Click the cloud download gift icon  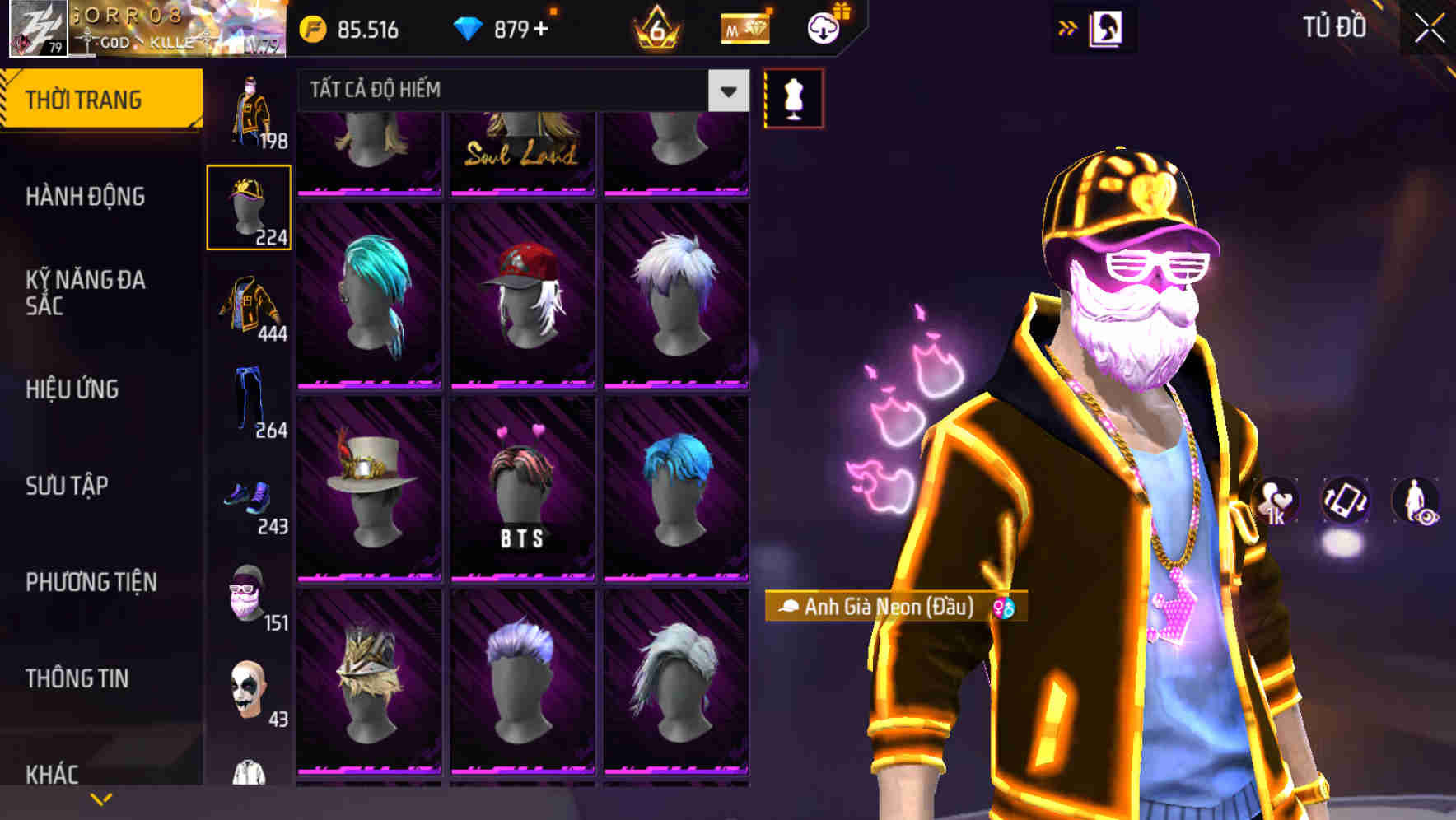coord(823,27)
